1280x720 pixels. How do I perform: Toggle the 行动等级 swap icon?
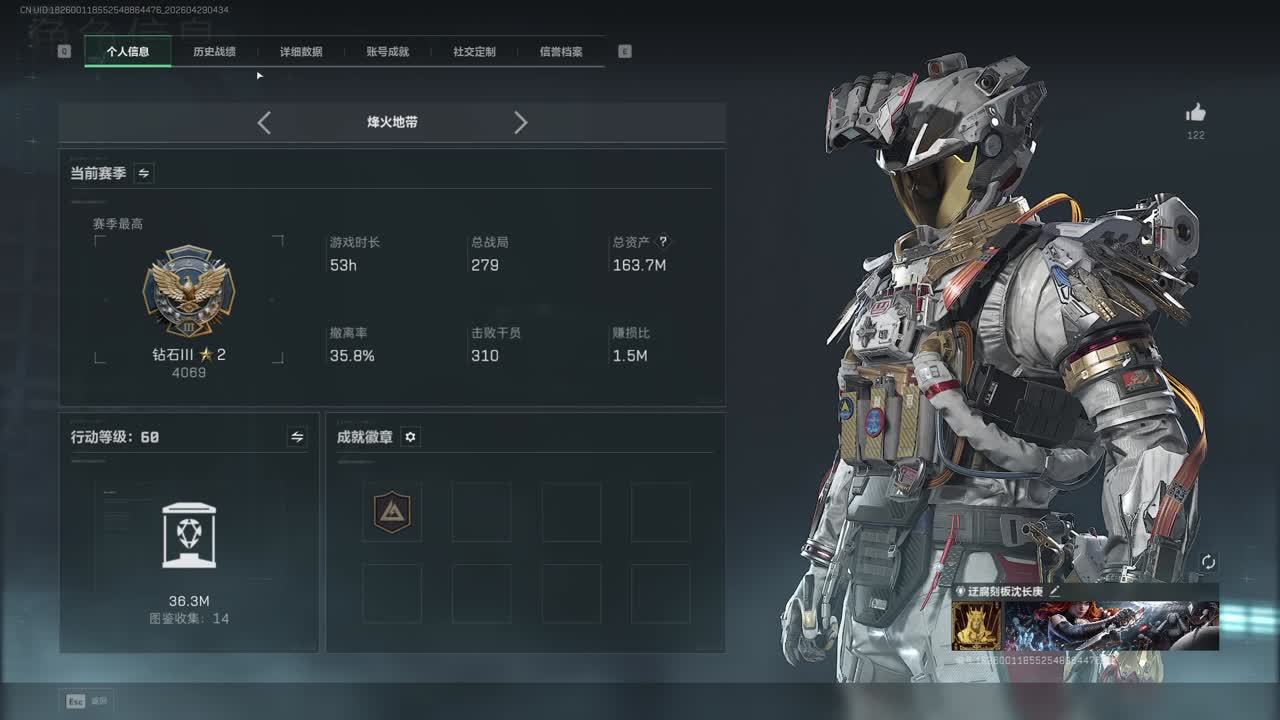click(x=297, y=437)
